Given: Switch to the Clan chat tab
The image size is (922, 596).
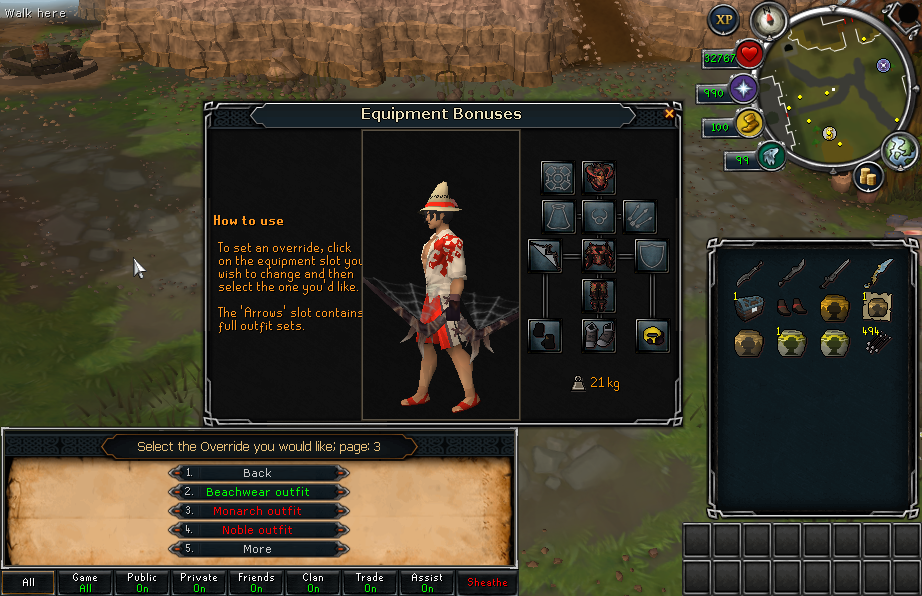Looking at the screenshot, I should tap(313, 582).
